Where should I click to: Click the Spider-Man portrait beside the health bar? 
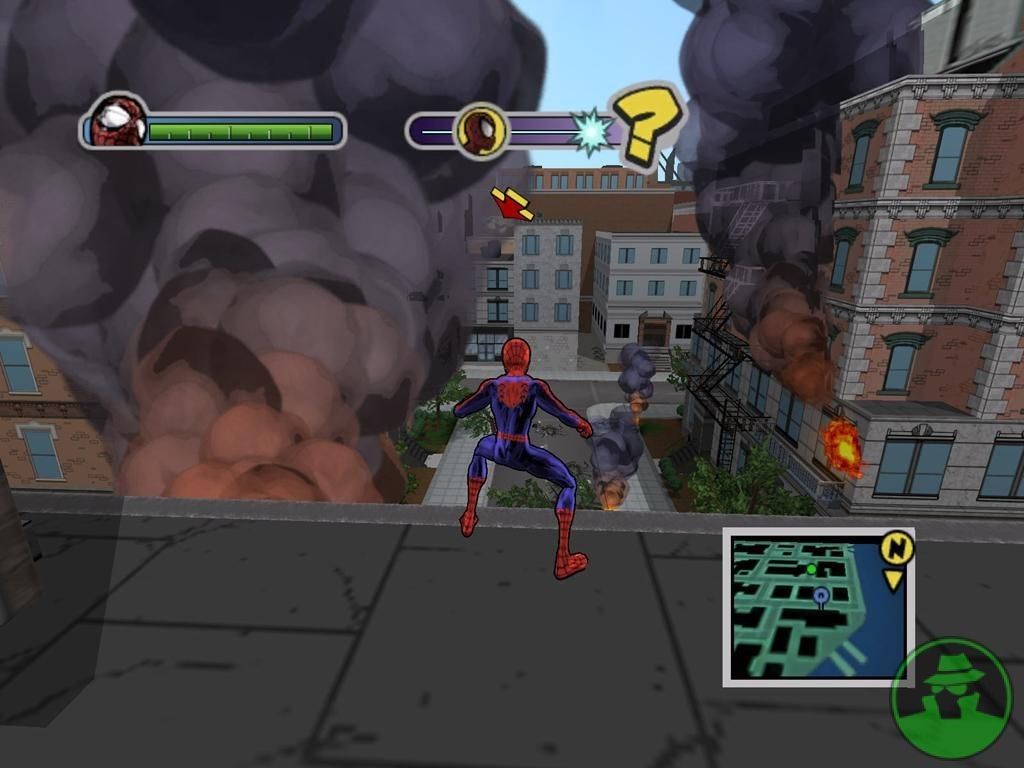pos(118,122)
